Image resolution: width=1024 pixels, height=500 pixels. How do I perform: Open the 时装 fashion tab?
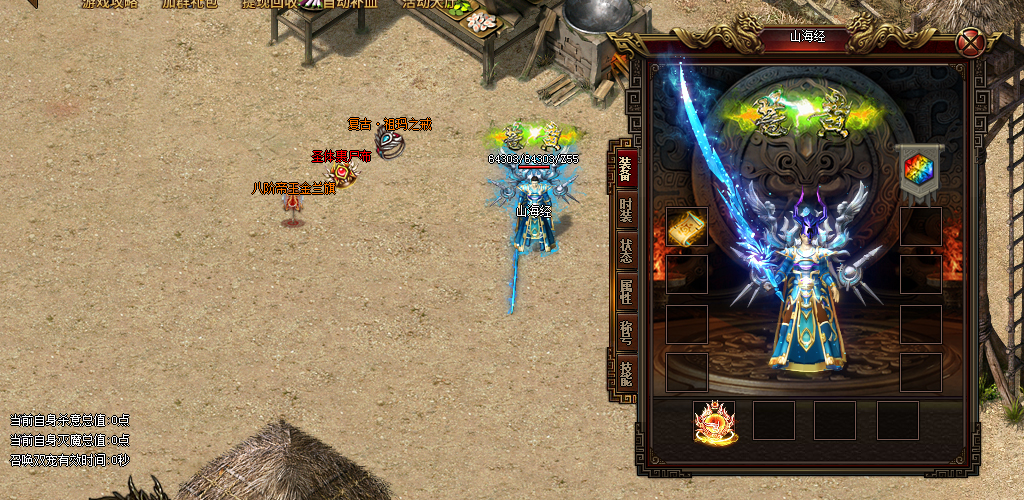625,209
